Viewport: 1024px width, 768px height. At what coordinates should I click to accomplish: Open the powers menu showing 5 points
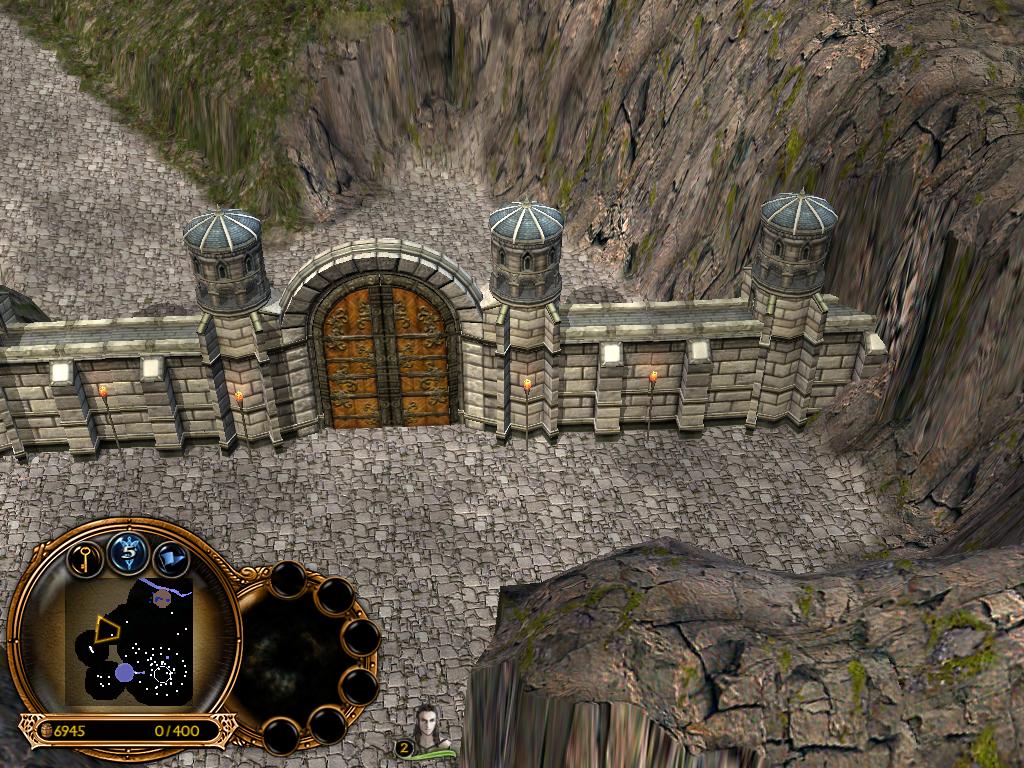128,552
